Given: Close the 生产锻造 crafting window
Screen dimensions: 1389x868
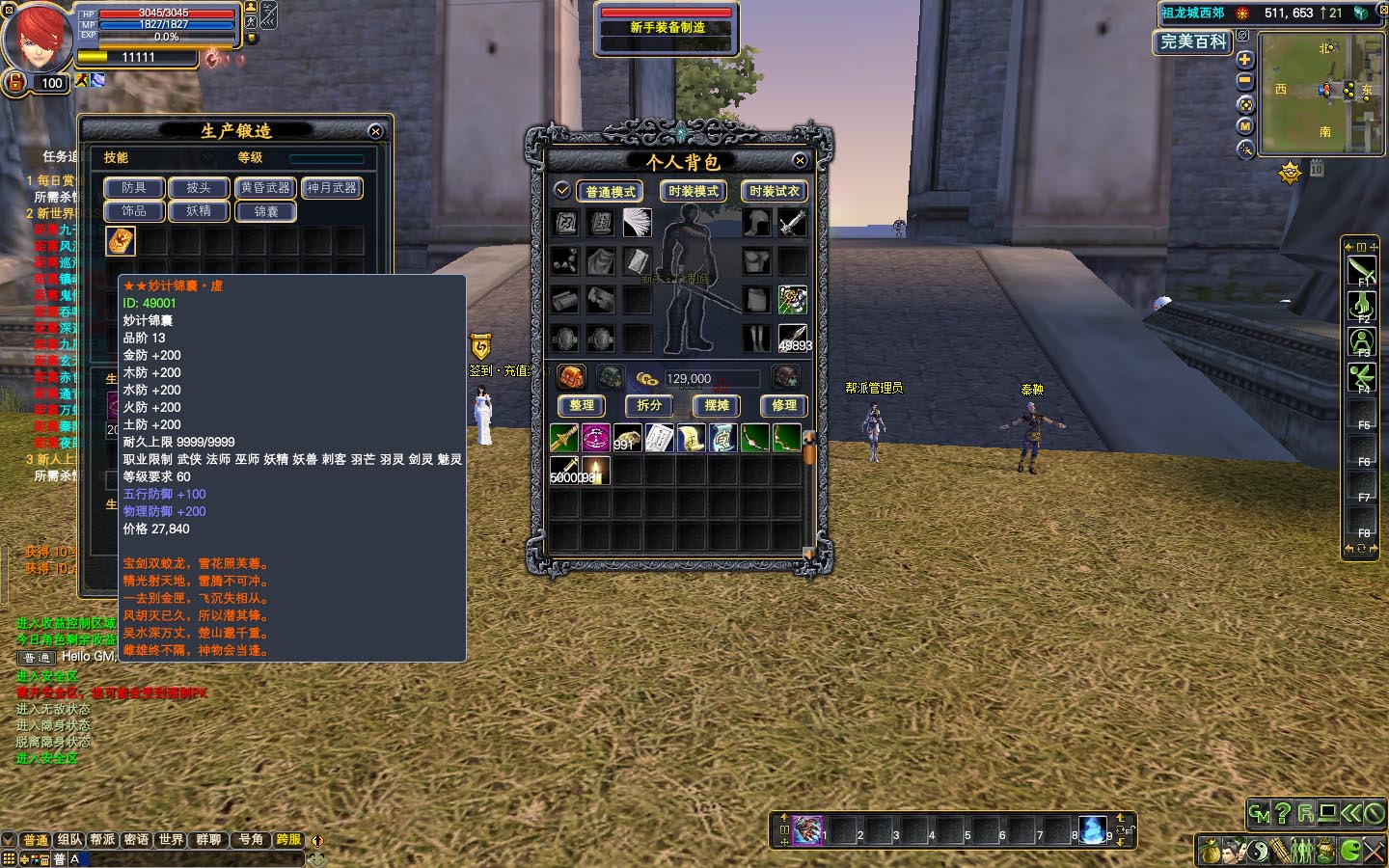Looking at the screenshot, I should 375,131.
